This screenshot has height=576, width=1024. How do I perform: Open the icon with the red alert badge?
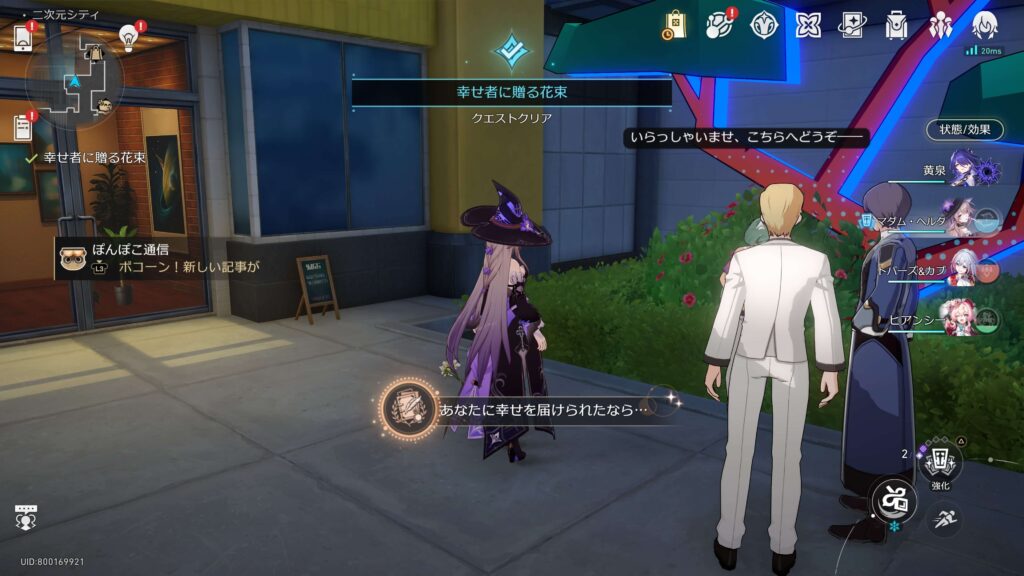click(x=719, y=24)
